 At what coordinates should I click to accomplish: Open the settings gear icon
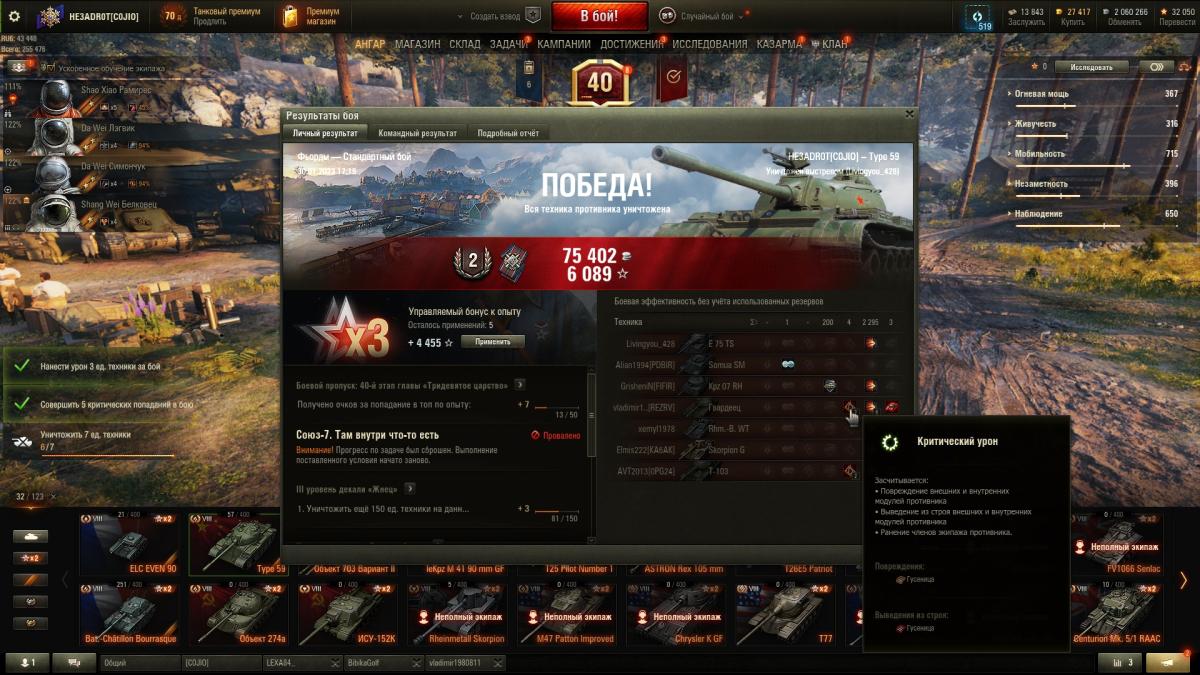(x=14, y=16)
